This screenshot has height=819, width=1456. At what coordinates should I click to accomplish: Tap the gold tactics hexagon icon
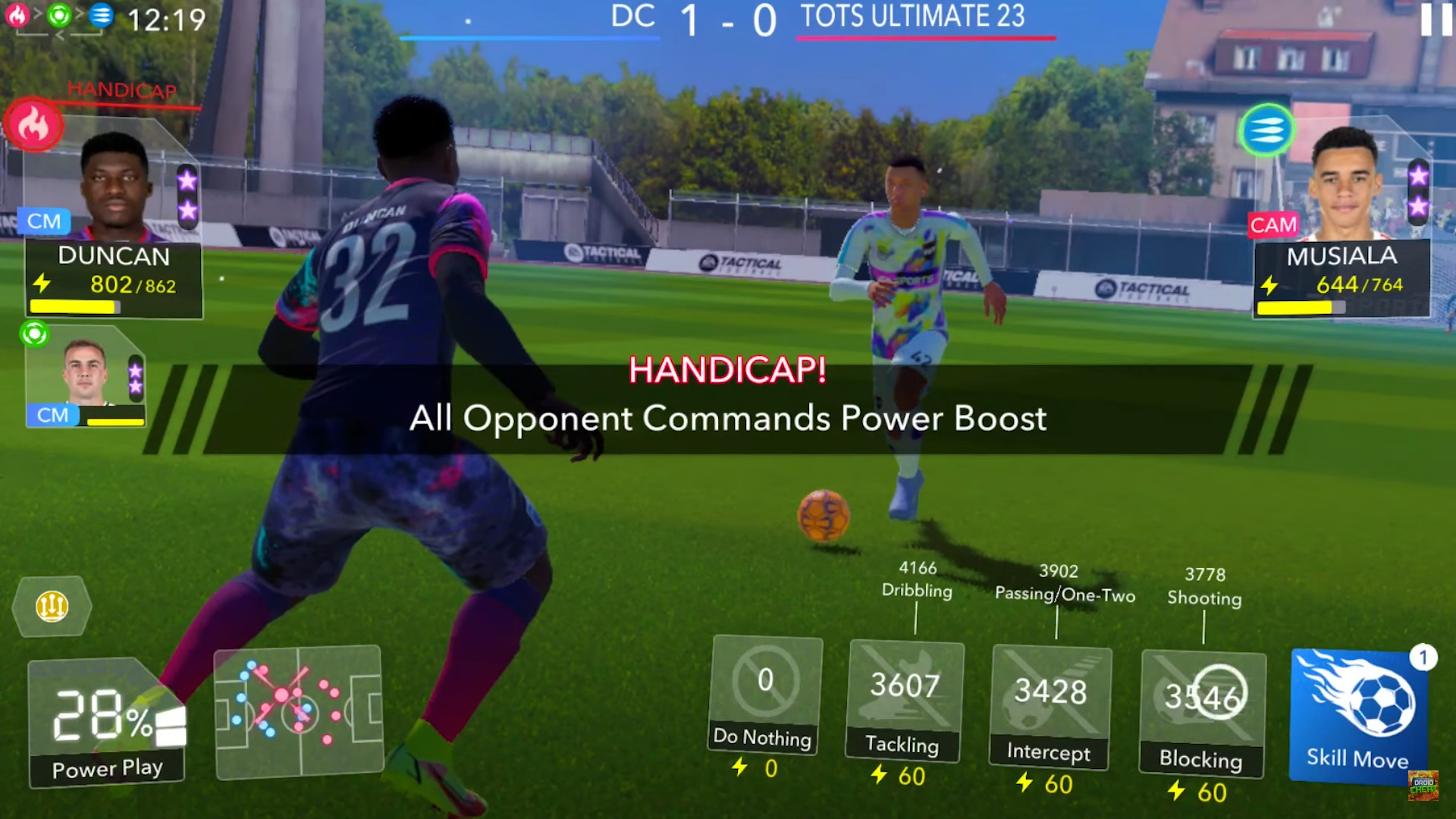[x=51, y=606]
